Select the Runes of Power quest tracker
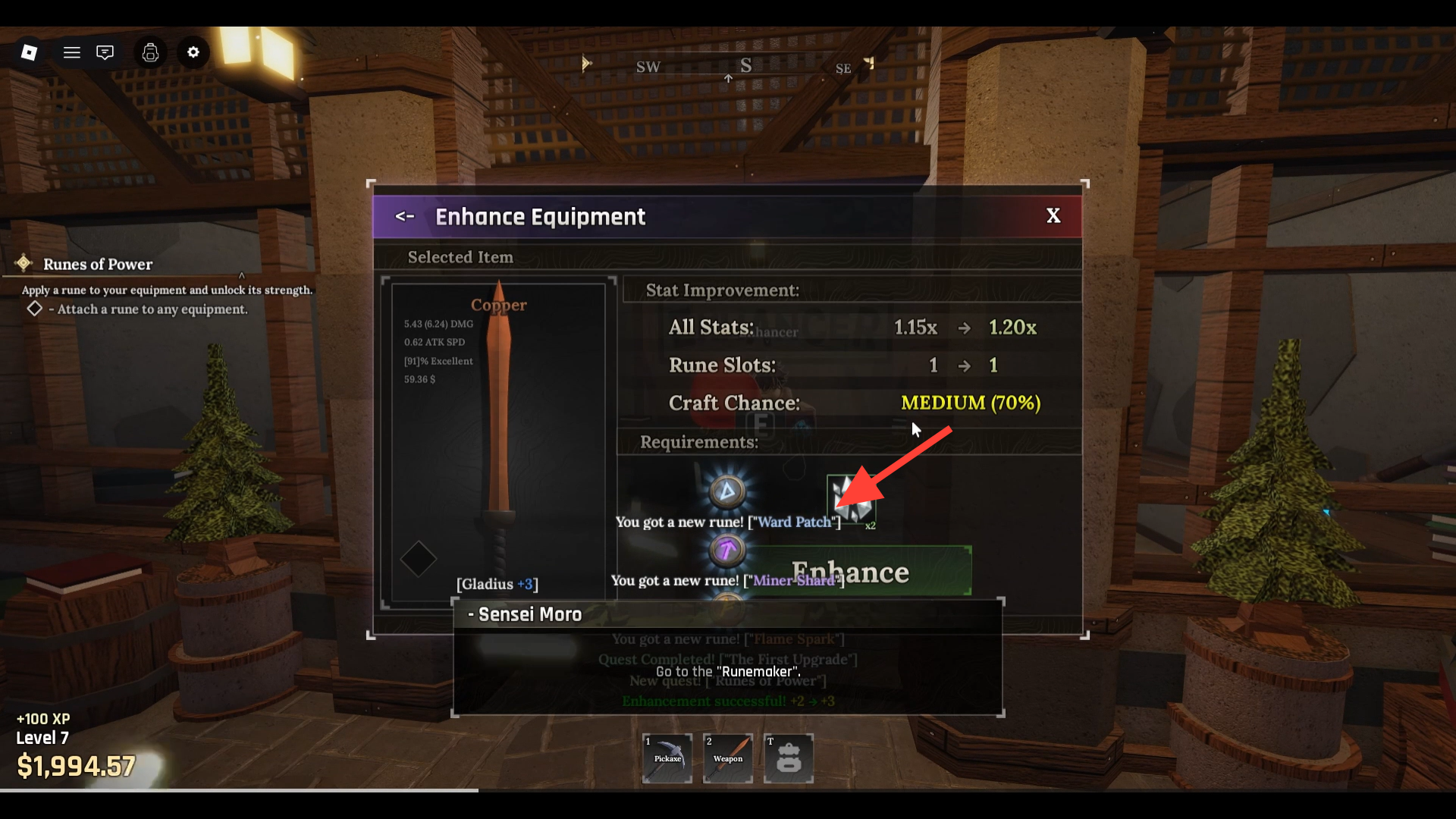The image size is (1456, 819). tap(98, 265)
